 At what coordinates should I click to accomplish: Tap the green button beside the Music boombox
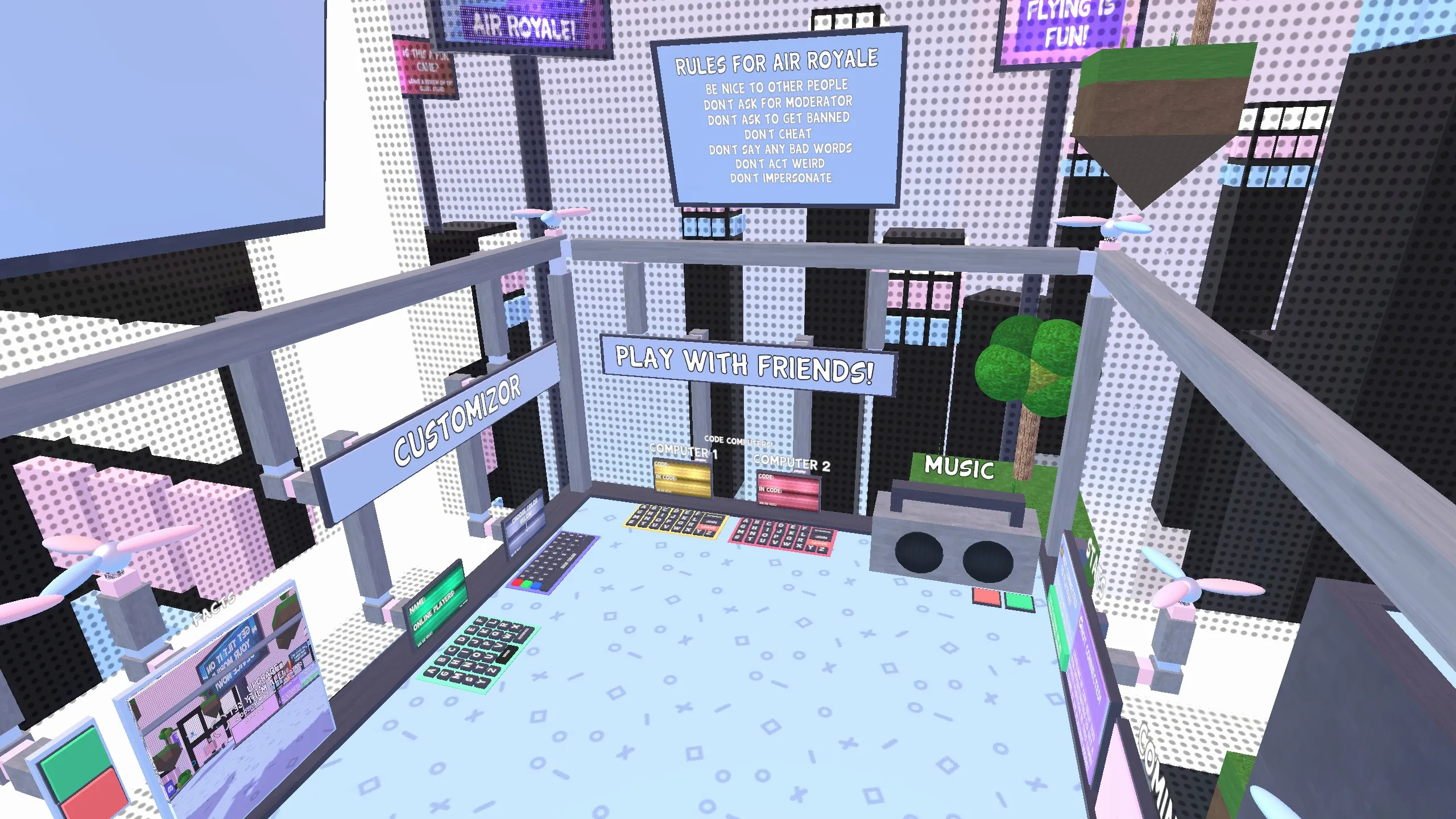tap(1020, 600)
